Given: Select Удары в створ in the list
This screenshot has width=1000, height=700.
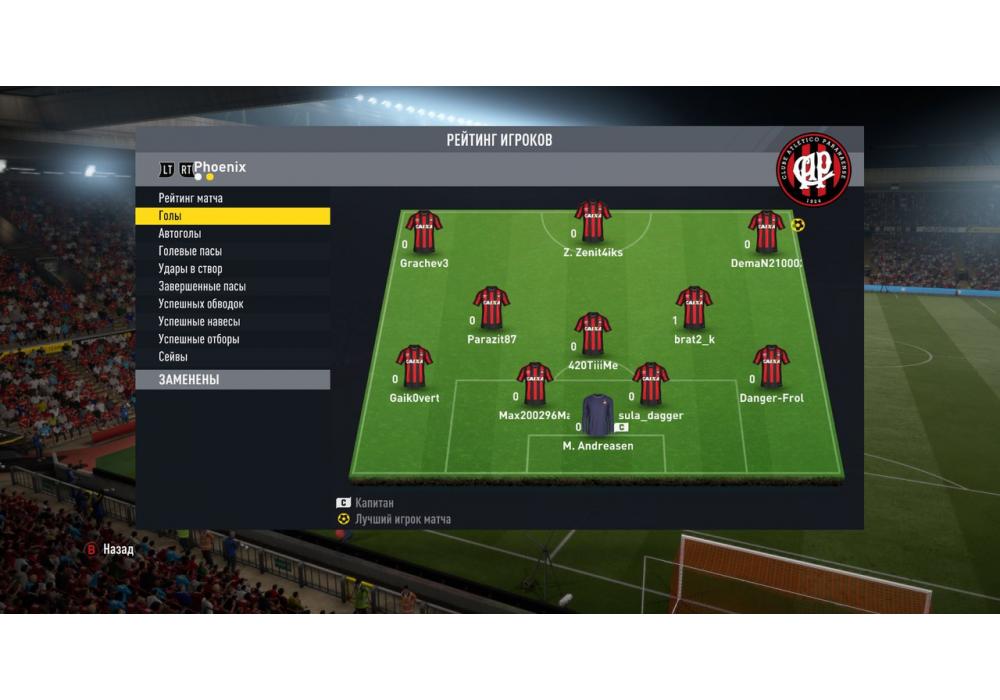Looking at the screenshot, I should tap(190, 269).
